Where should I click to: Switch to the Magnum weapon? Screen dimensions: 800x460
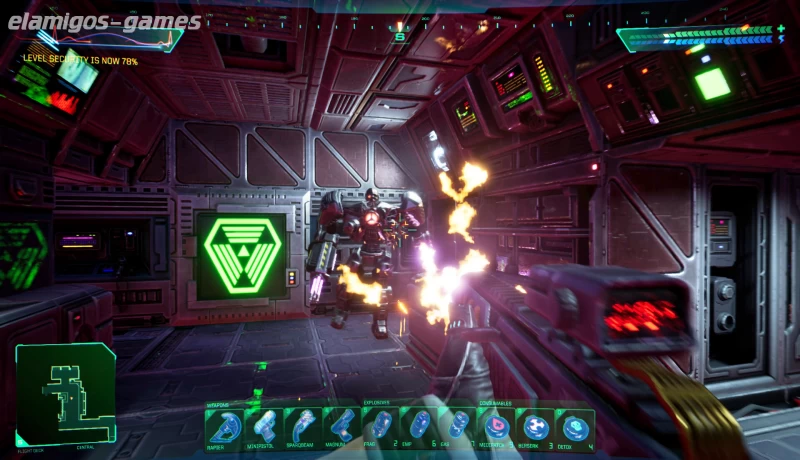pos(340,428)
